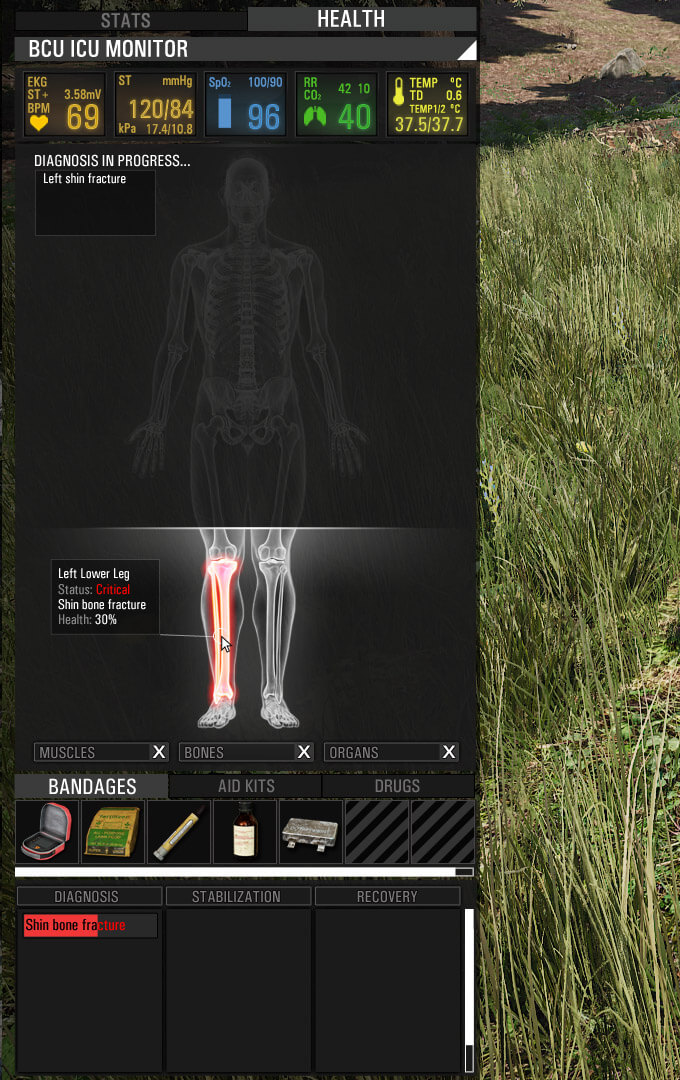
Task: Select the brown medicine bottle
Action: tap(244, 832)
